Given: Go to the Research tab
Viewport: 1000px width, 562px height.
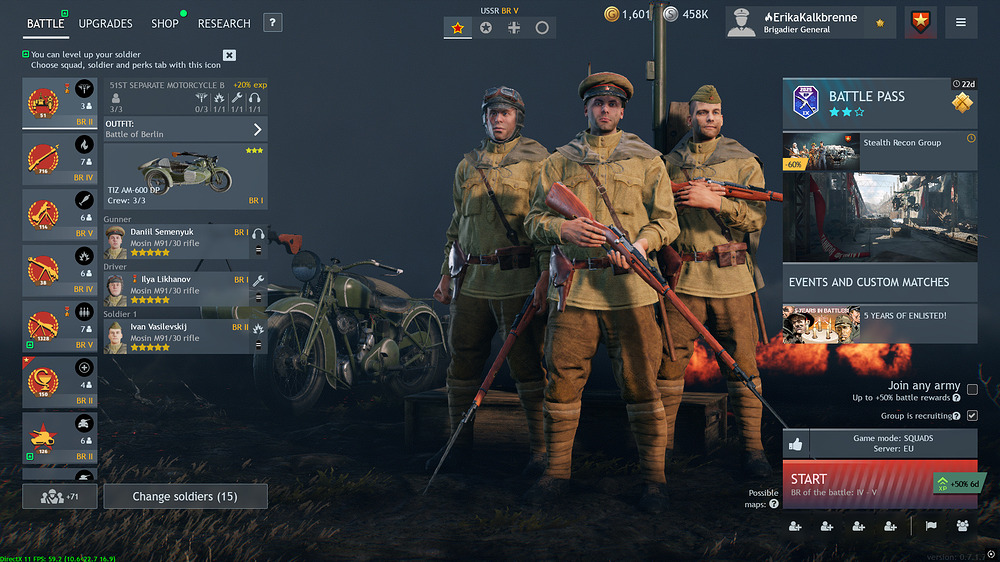Looking at the screenshot, I should pos(224,23).
